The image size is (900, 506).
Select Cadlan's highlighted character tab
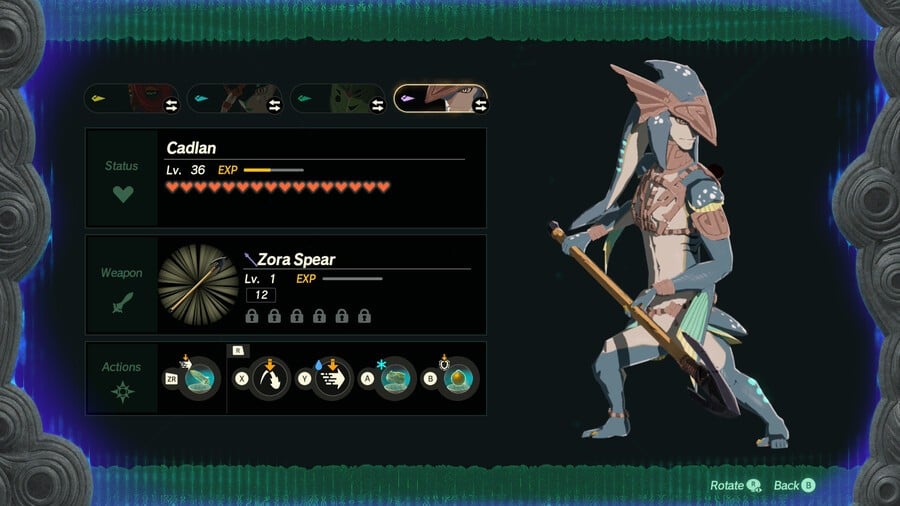pyautogui.click(x=441, y=99)
